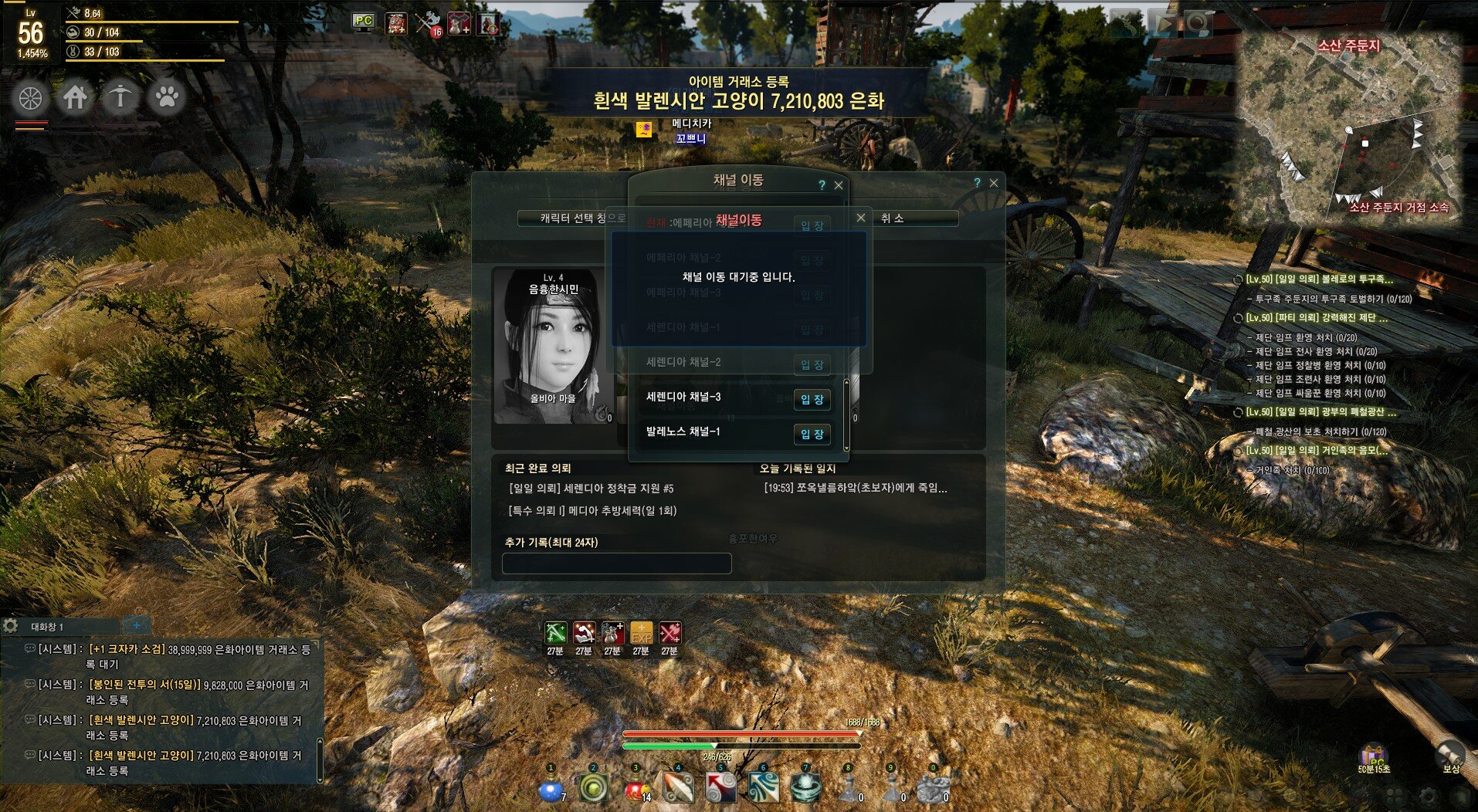
Task: Click the additional record text input field
Action: (x=616, y=563)
